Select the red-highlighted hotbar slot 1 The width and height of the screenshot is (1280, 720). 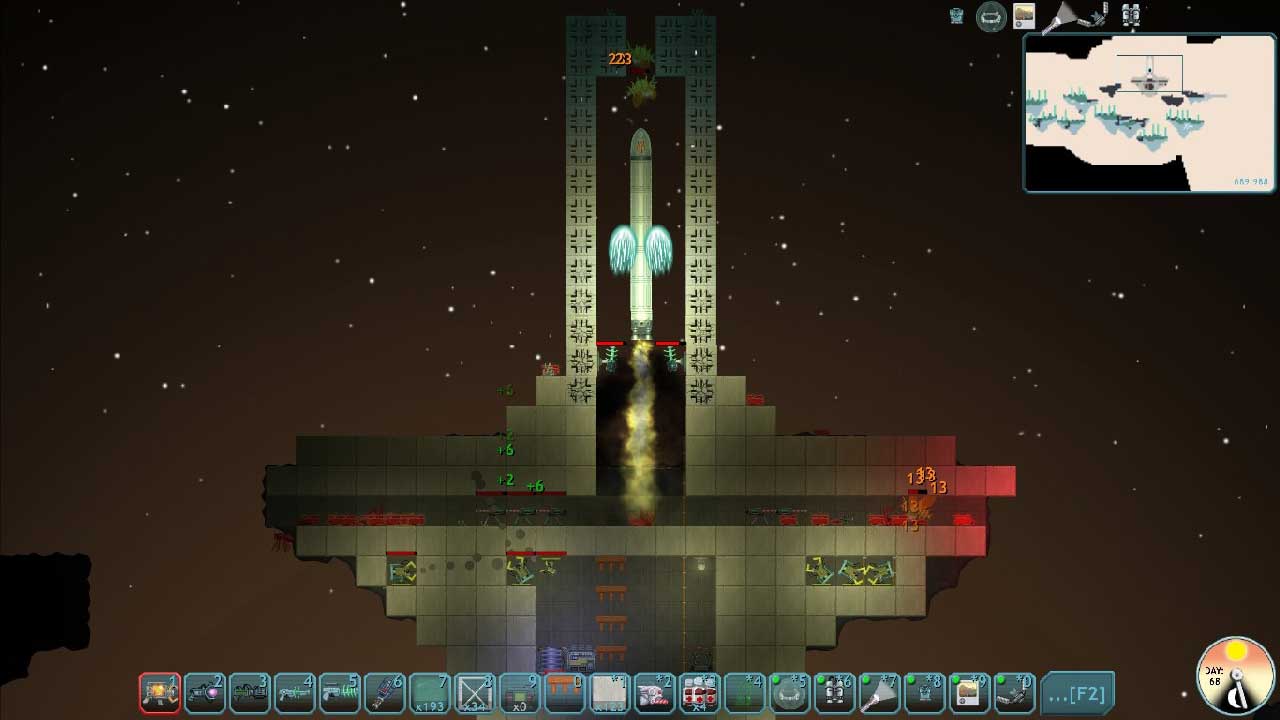160,692
